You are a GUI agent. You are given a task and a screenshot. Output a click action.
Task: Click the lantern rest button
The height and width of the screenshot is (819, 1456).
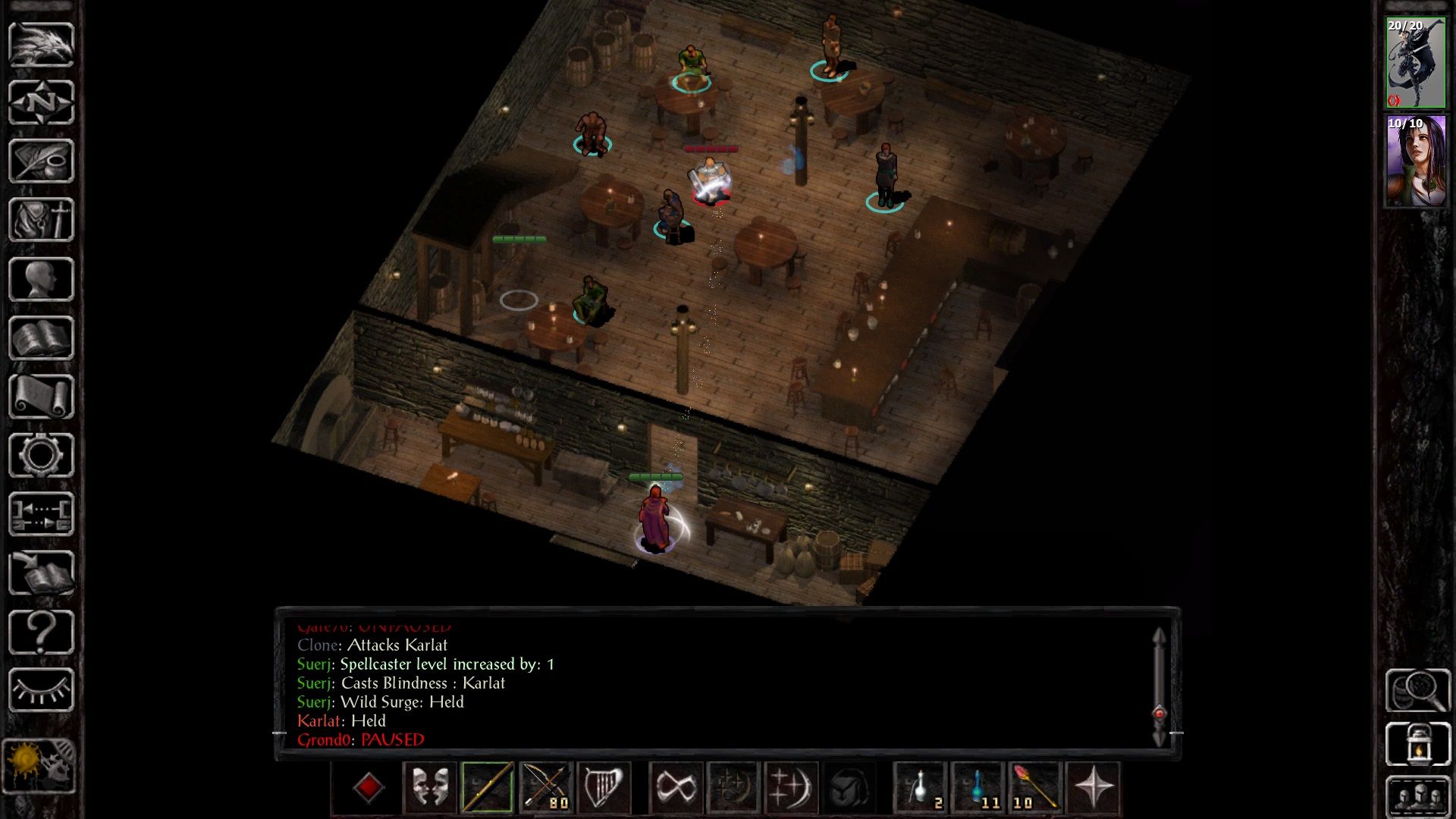[1418, 744]
